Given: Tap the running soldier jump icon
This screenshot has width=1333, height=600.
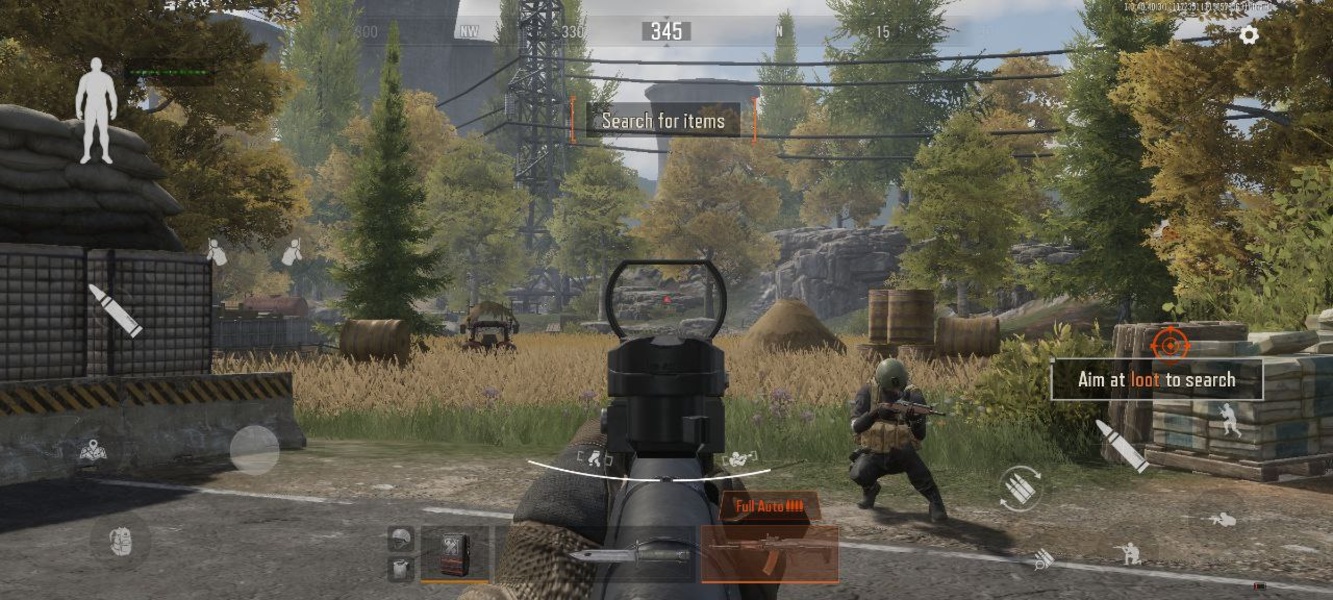Looking at the screenshot, I should [1228, 420].
